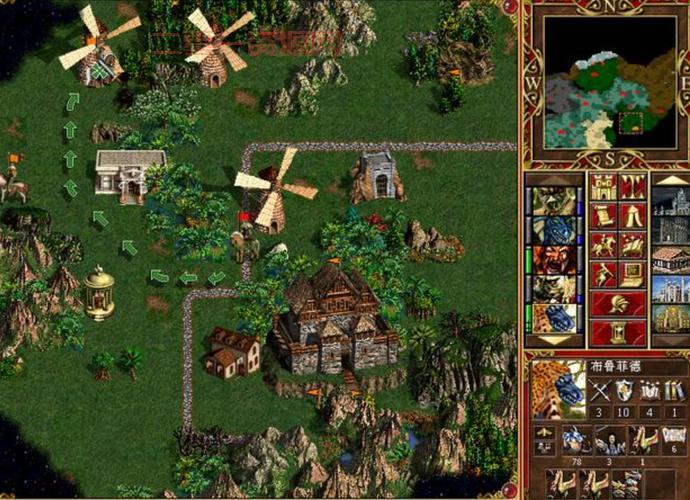Select the golden town in the town list
The image size is (690, 500).
(x=669, y=318)
